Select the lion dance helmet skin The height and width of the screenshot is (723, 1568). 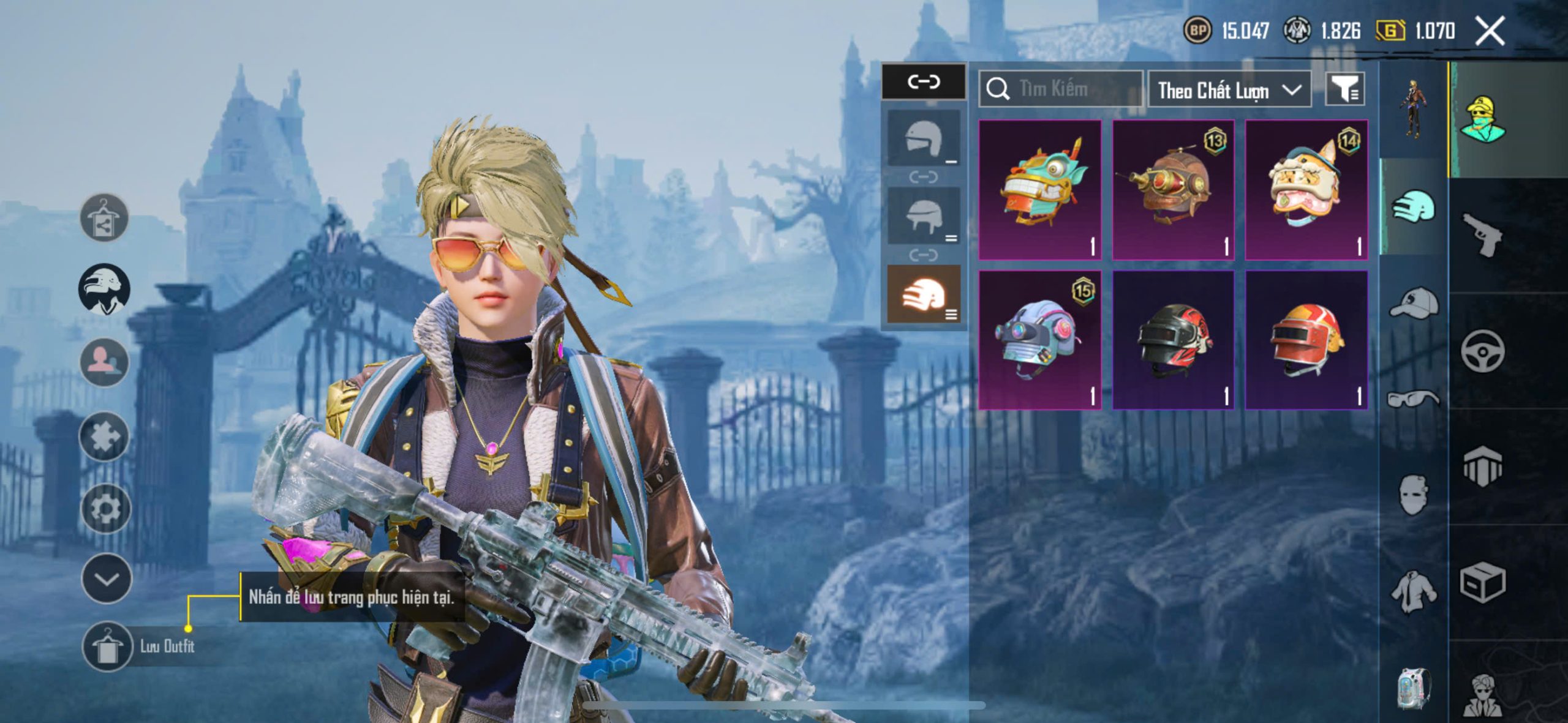point(1306,190)
